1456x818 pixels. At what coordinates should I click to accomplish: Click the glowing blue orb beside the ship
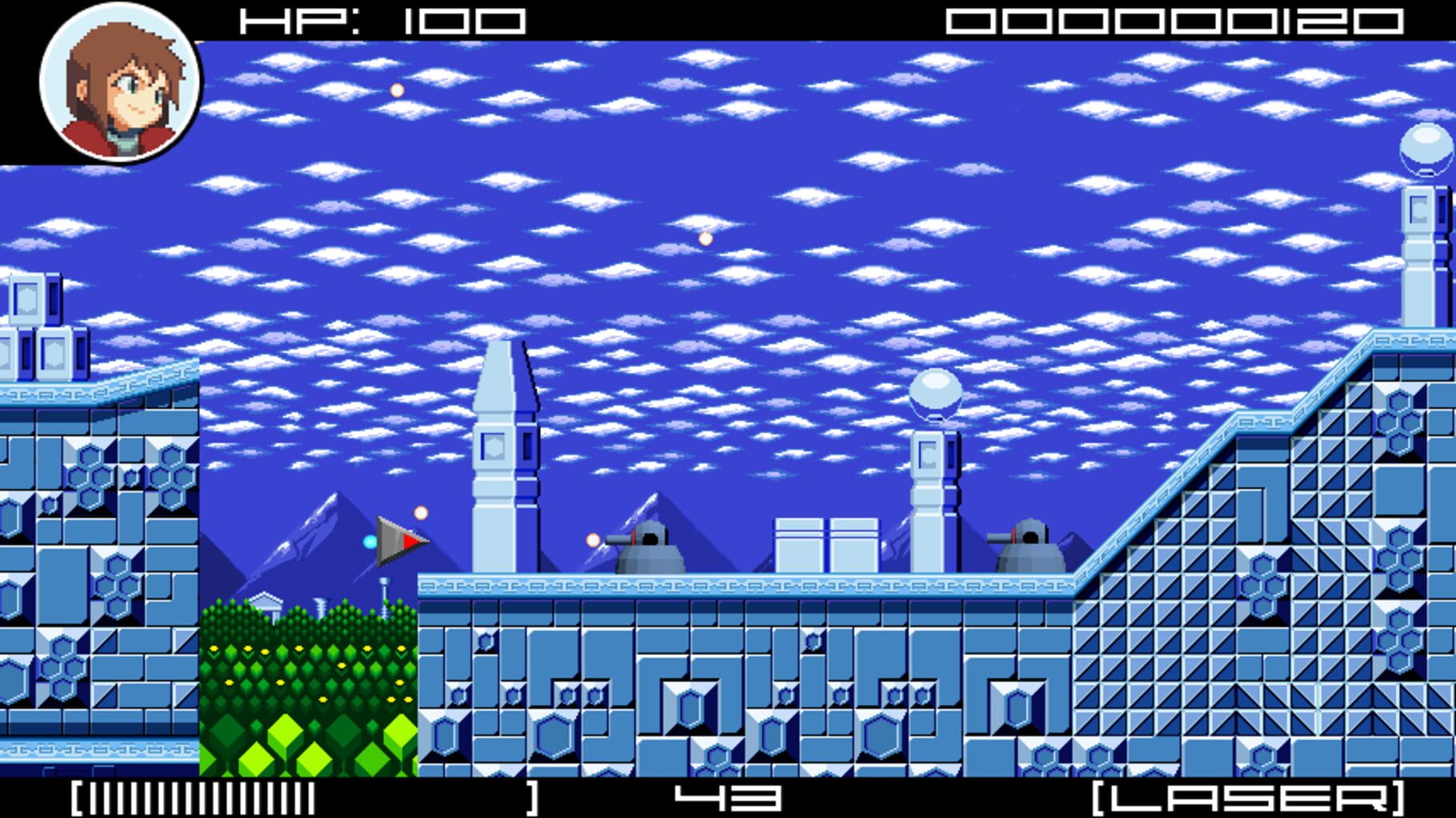369,542
